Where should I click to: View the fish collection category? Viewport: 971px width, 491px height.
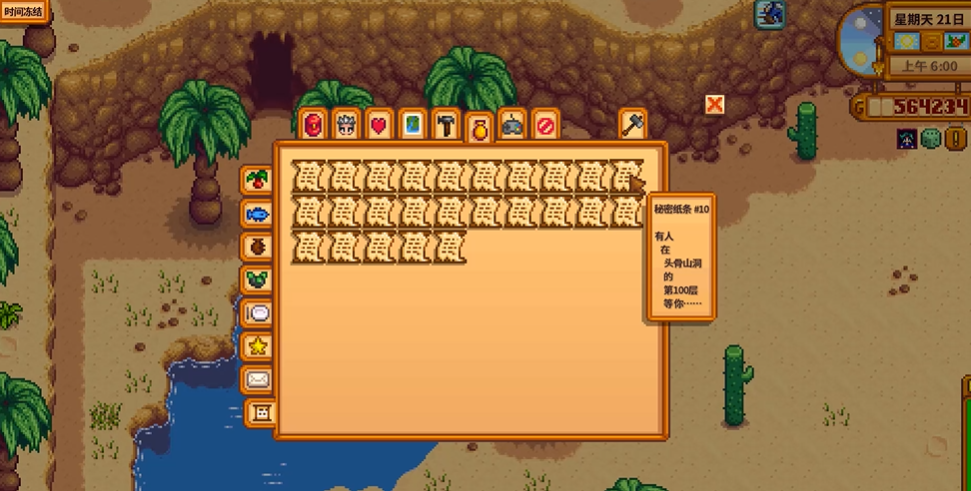257,214
